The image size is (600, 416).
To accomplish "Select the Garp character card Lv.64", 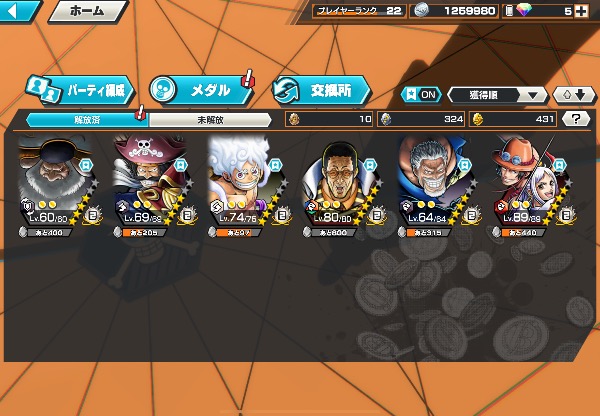I will point(438,187).
